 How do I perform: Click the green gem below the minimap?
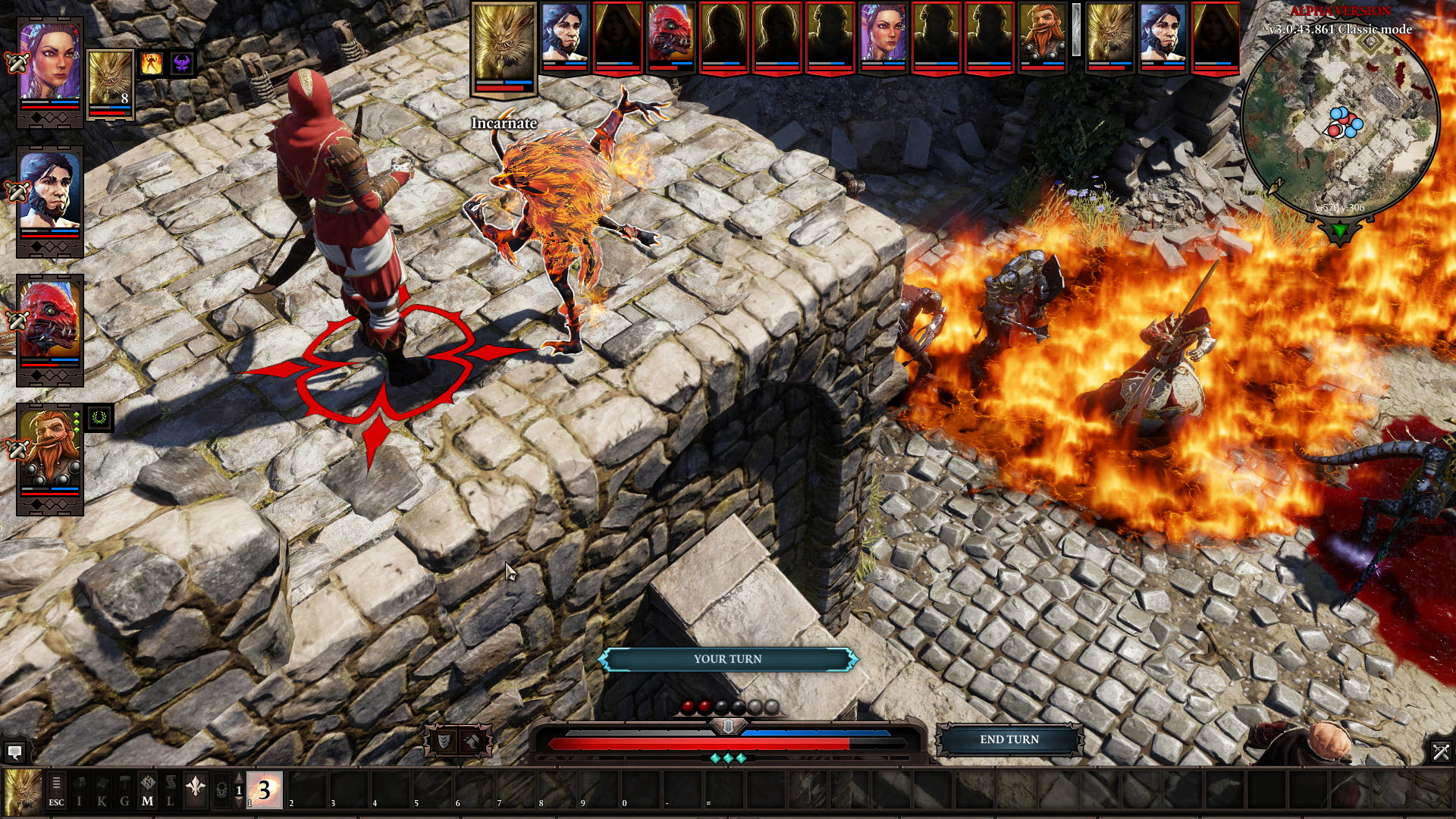tap(1340, 229)
